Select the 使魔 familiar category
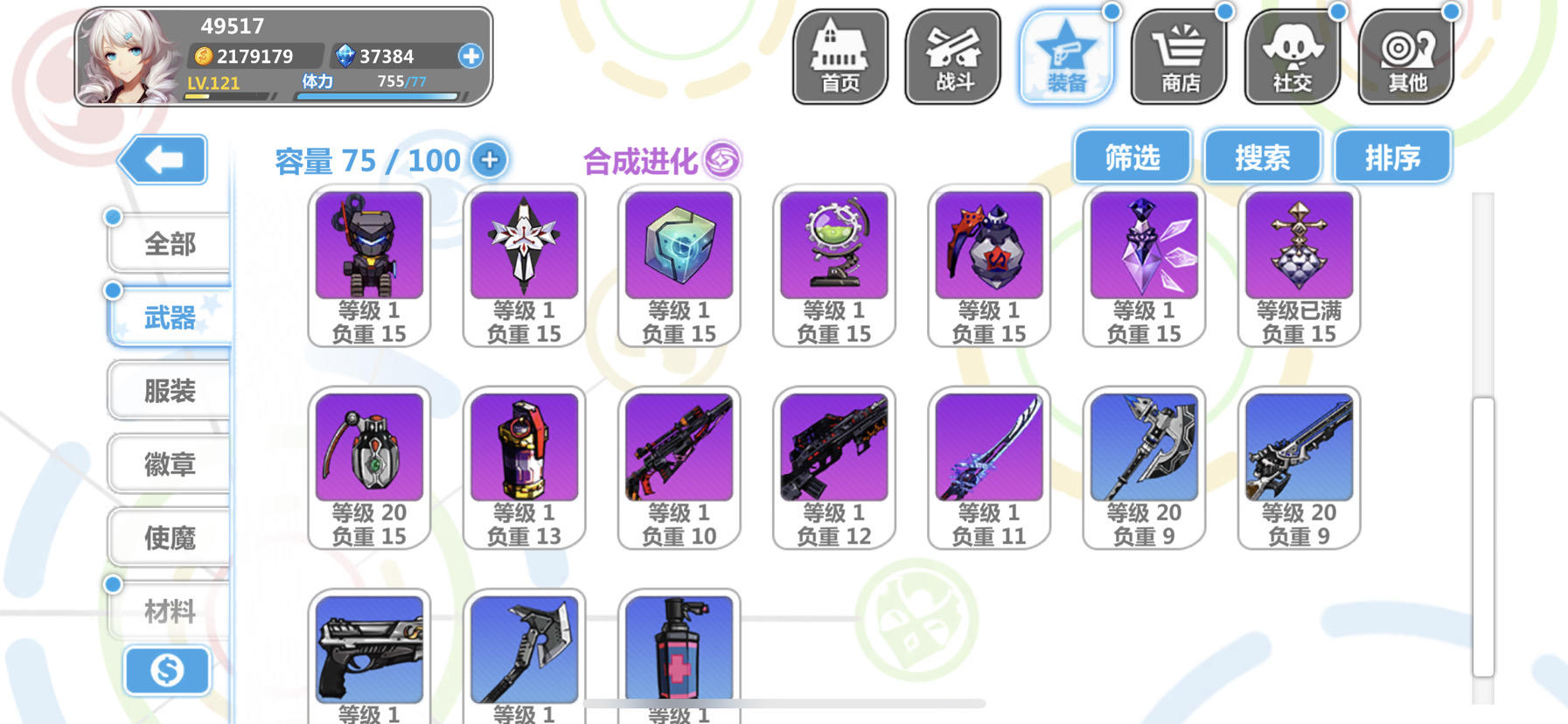Screen dimensions: 1568x724 (171, 537)
